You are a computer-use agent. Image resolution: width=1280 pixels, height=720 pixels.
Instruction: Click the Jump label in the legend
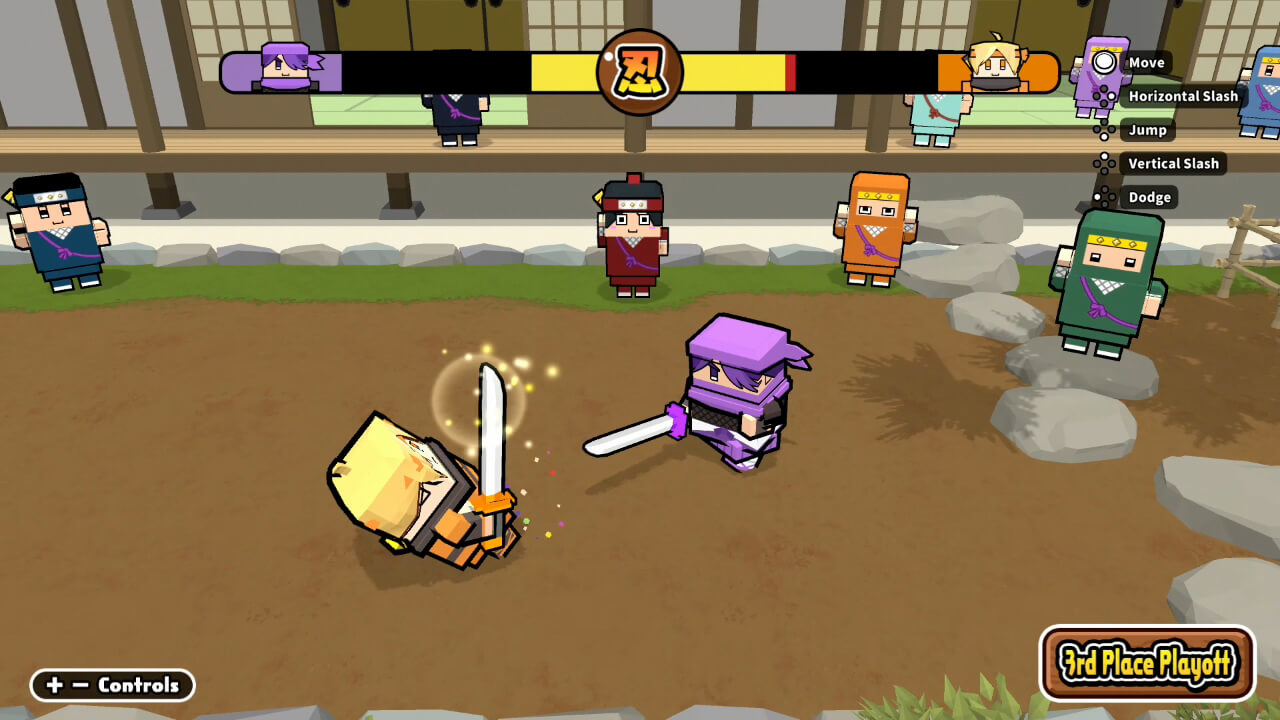point(1148,130)
